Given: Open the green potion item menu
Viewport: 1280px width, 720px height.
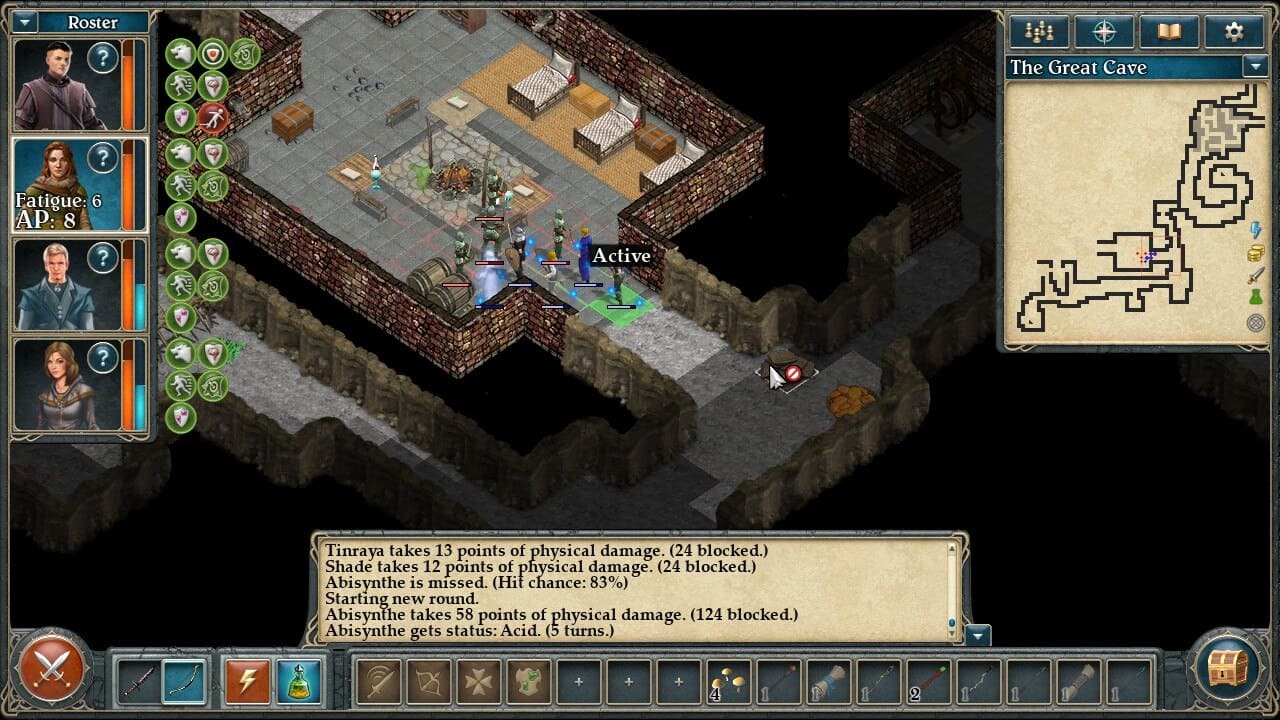Looking at the screenshot, I should pos(298,681).
